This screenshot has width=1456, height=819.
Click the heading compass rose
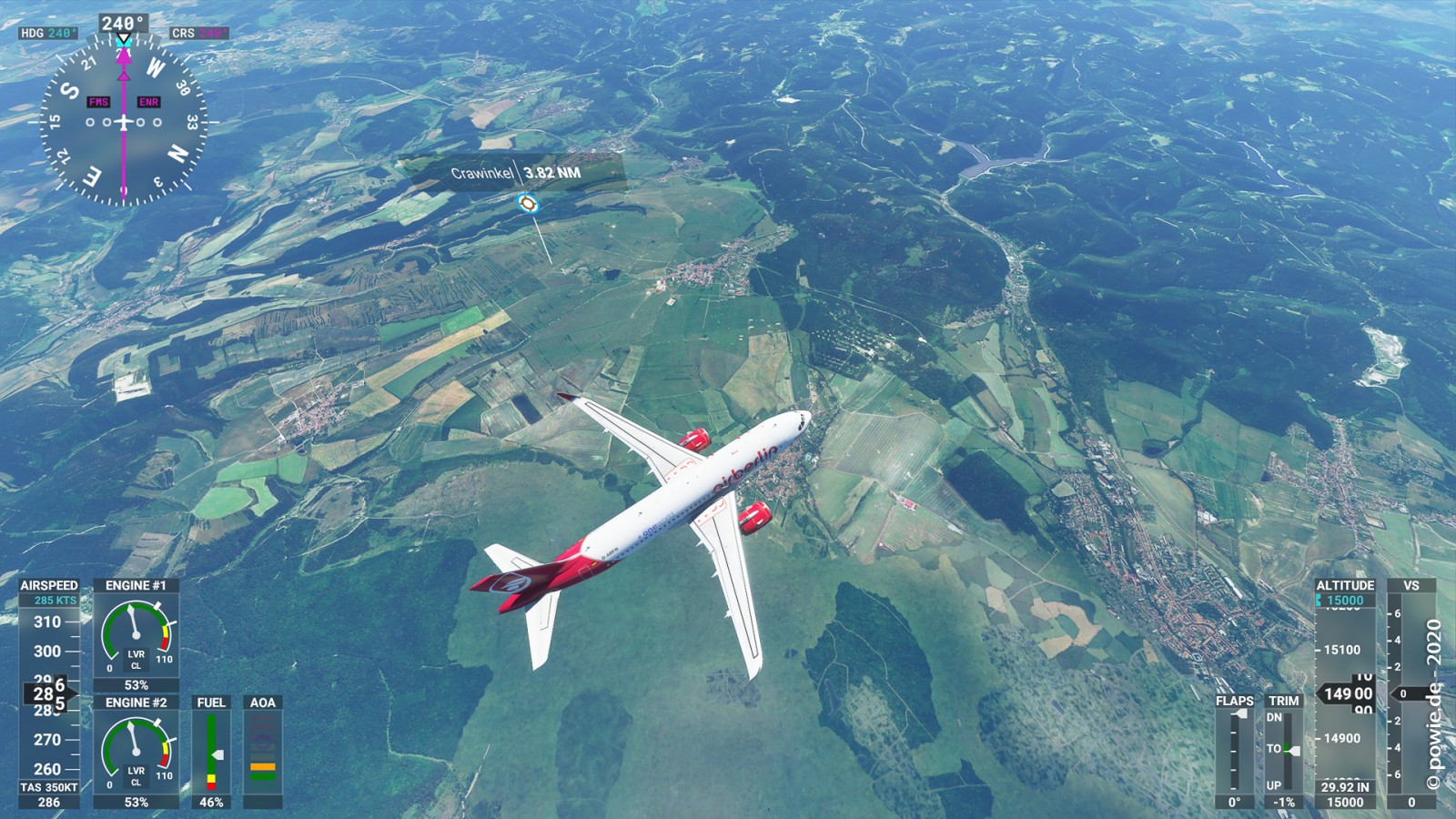click(x=124, y=121)
